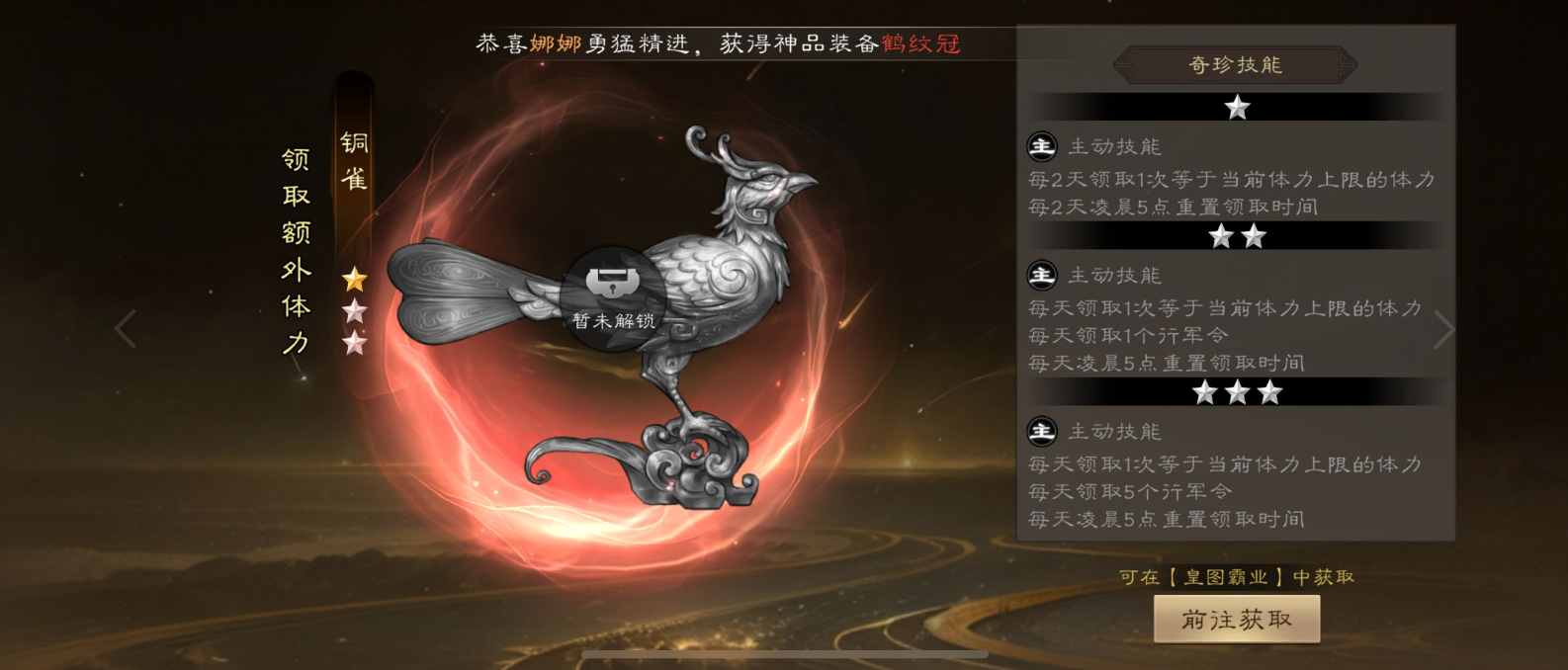This screenshot has width=1568, height=670.
Task: Show the next treasure with right arrow
Action: coord(1443,330)
